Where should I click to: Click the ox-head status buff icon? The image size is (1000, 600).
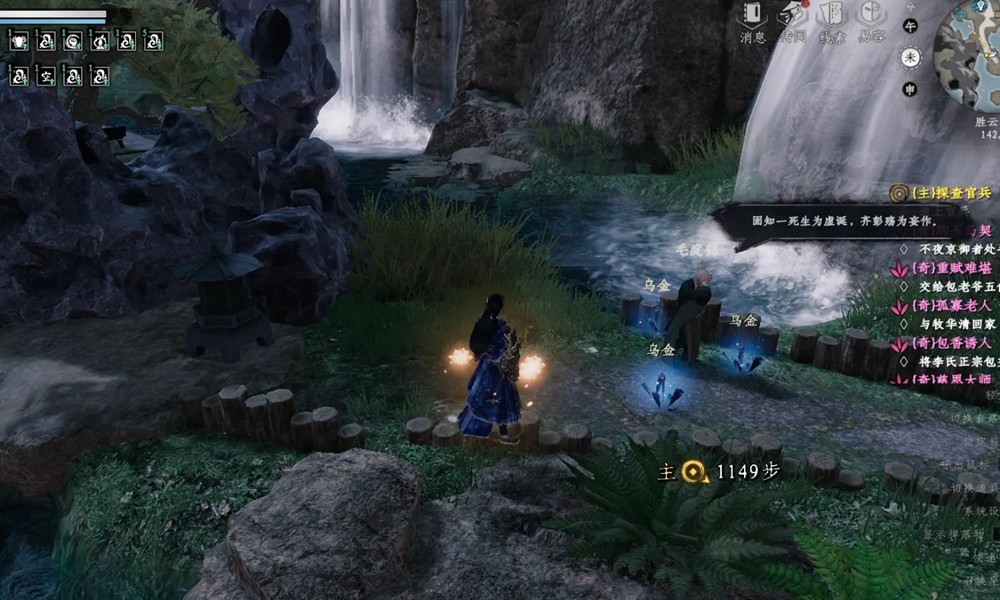pyautogui.click(x=19, y=40)
